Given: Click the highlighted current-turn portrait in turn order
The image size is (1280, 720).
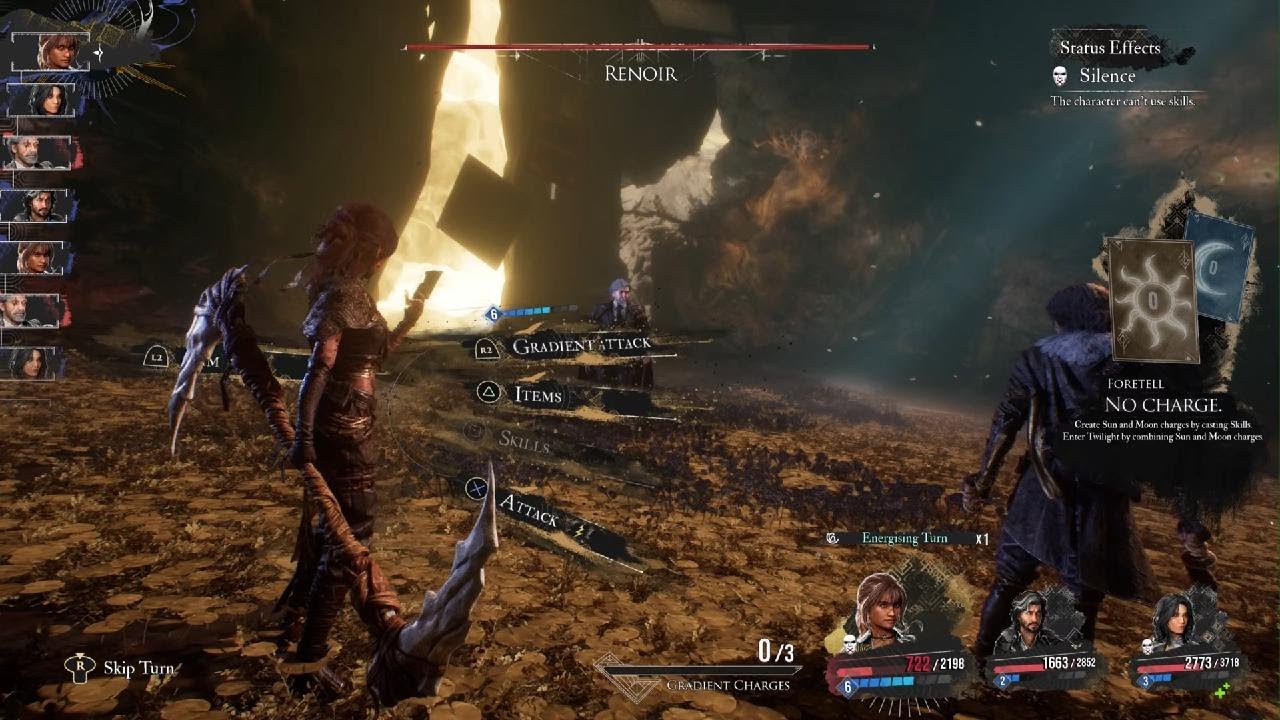Looking at the screenshot, I should tap(52, 52).
